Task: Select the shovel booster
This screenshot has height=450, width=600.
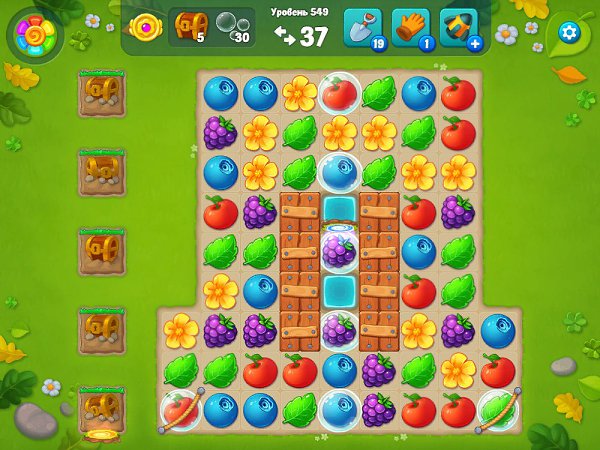Action: (x=363, y=28)
